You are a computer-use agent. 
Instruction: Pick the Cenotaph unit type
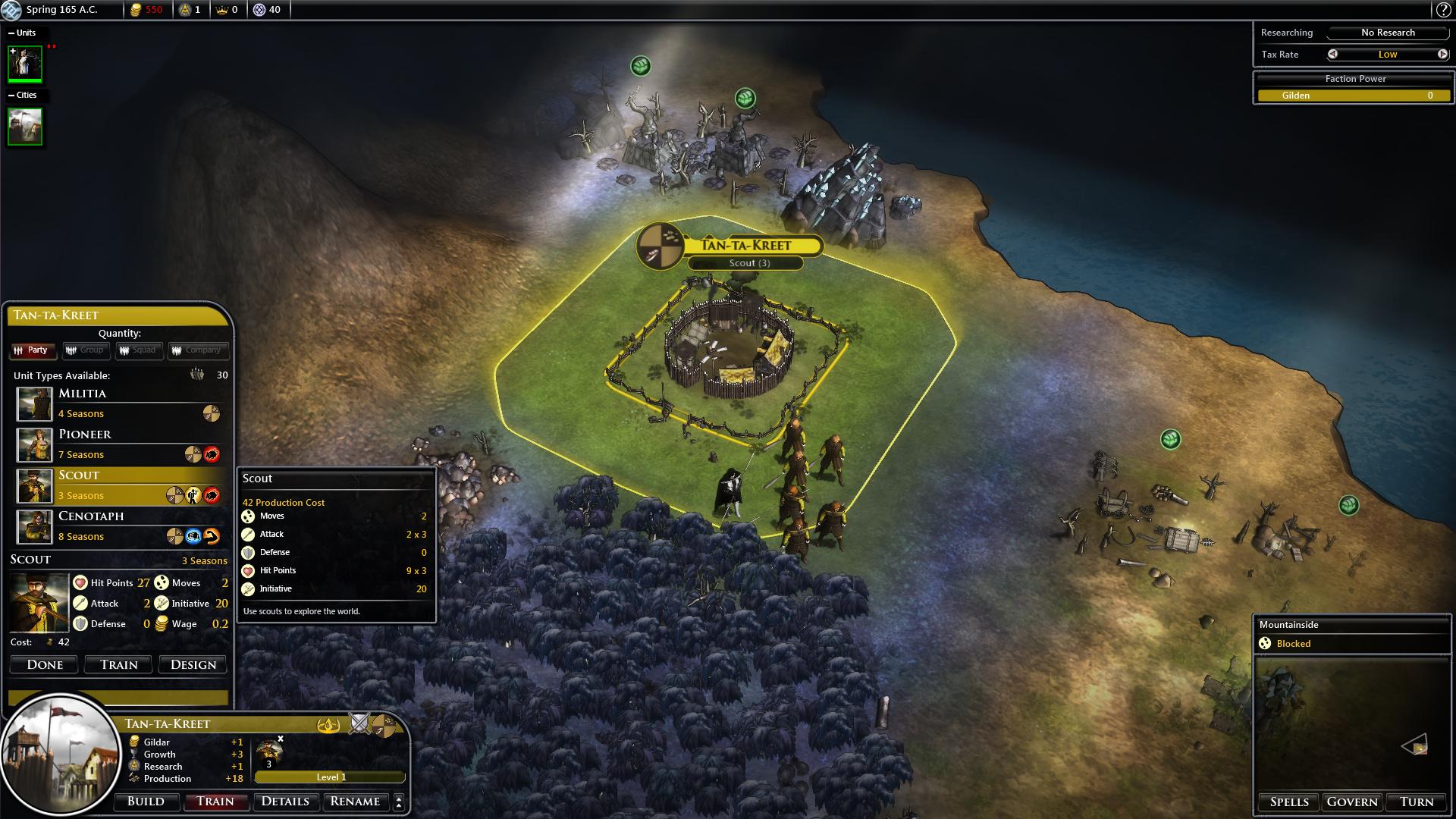[x=121, y=526]
